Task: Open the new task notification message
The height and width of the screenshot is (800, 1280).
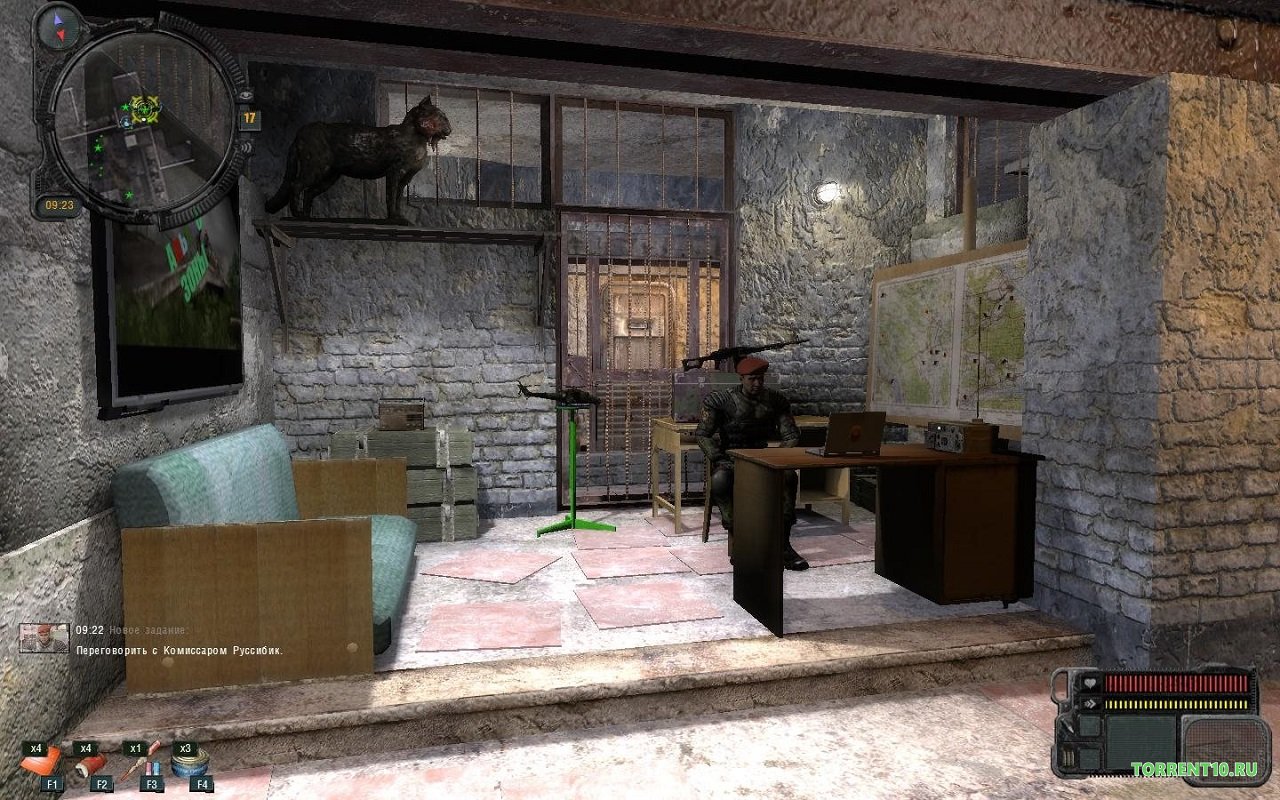Action: coord(180,650)
